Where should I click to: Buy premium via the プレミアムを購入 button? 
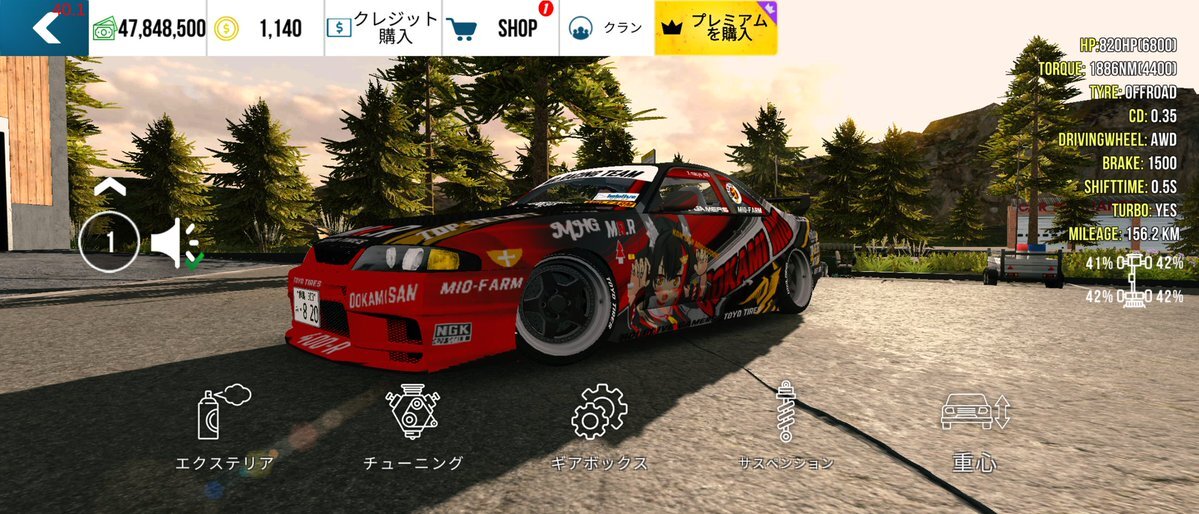(x=715, y=28)
